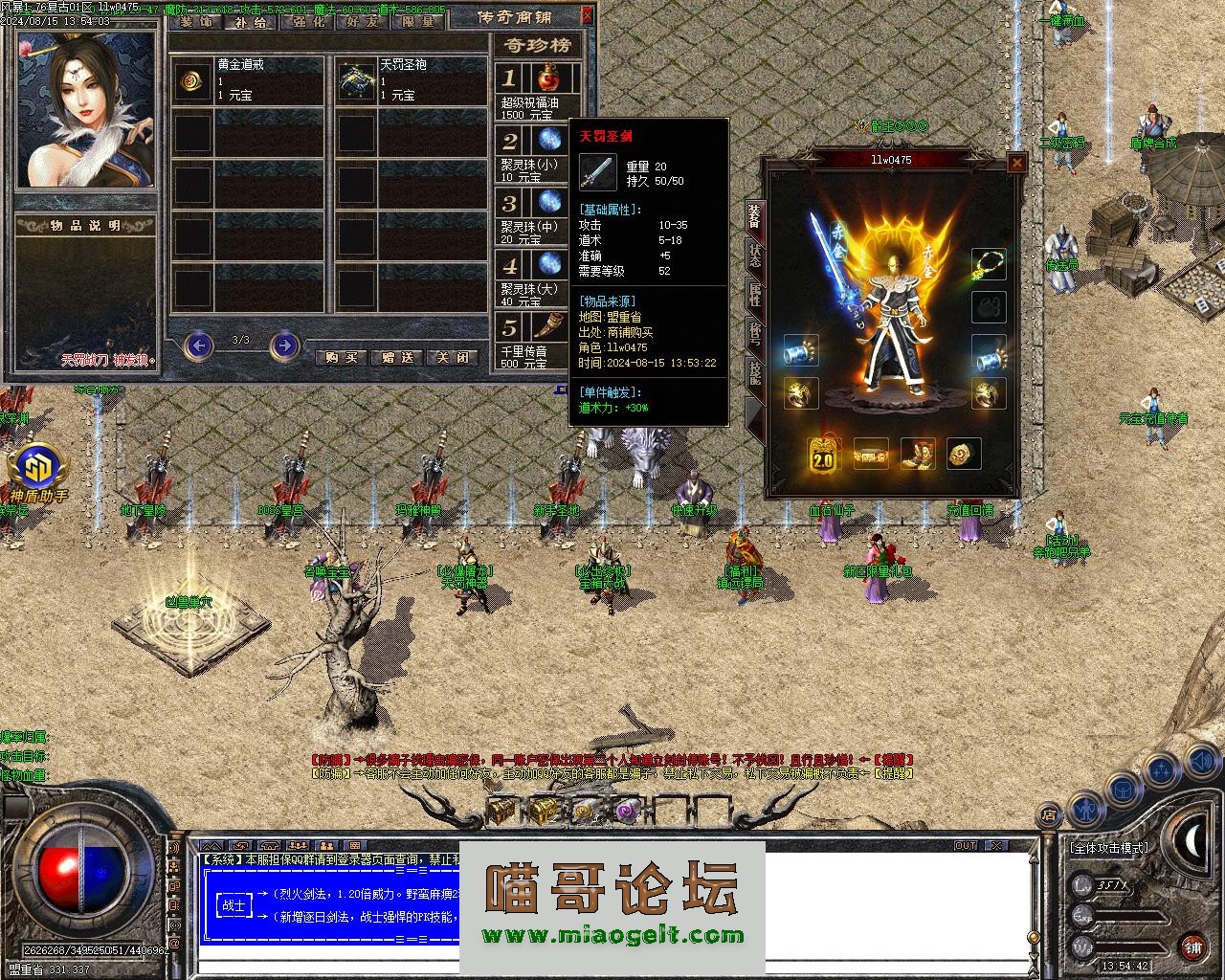Switch to the 属性 character tab
The height and width of the screenshot is (980, 1225).
(755, 297)
